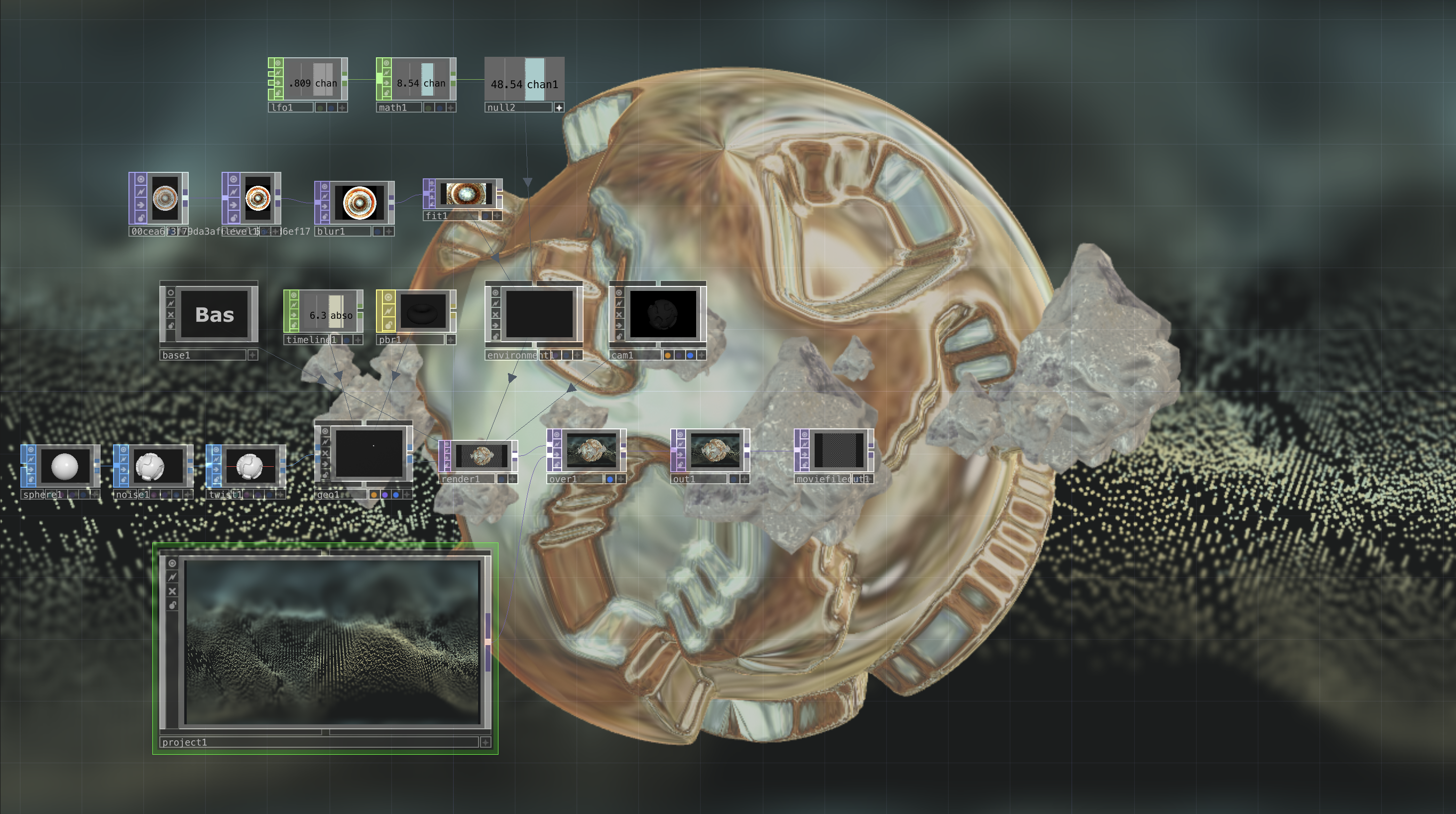Click the cook flag icon on render1
The height and width of the screenshot is (814, 1456).
(447, 450)
